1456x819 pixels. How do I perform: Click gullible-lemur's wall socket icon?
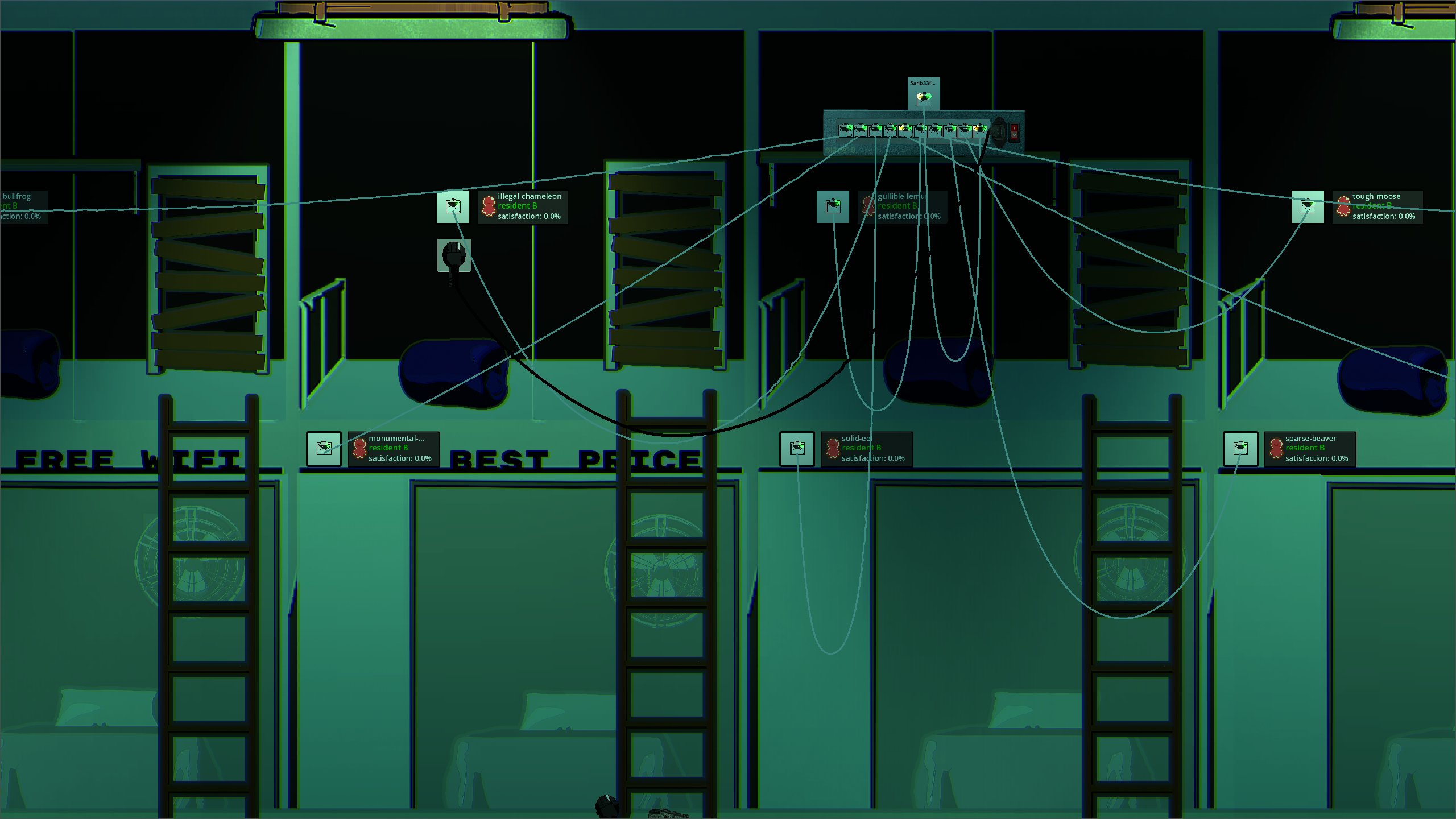point(833,206)
